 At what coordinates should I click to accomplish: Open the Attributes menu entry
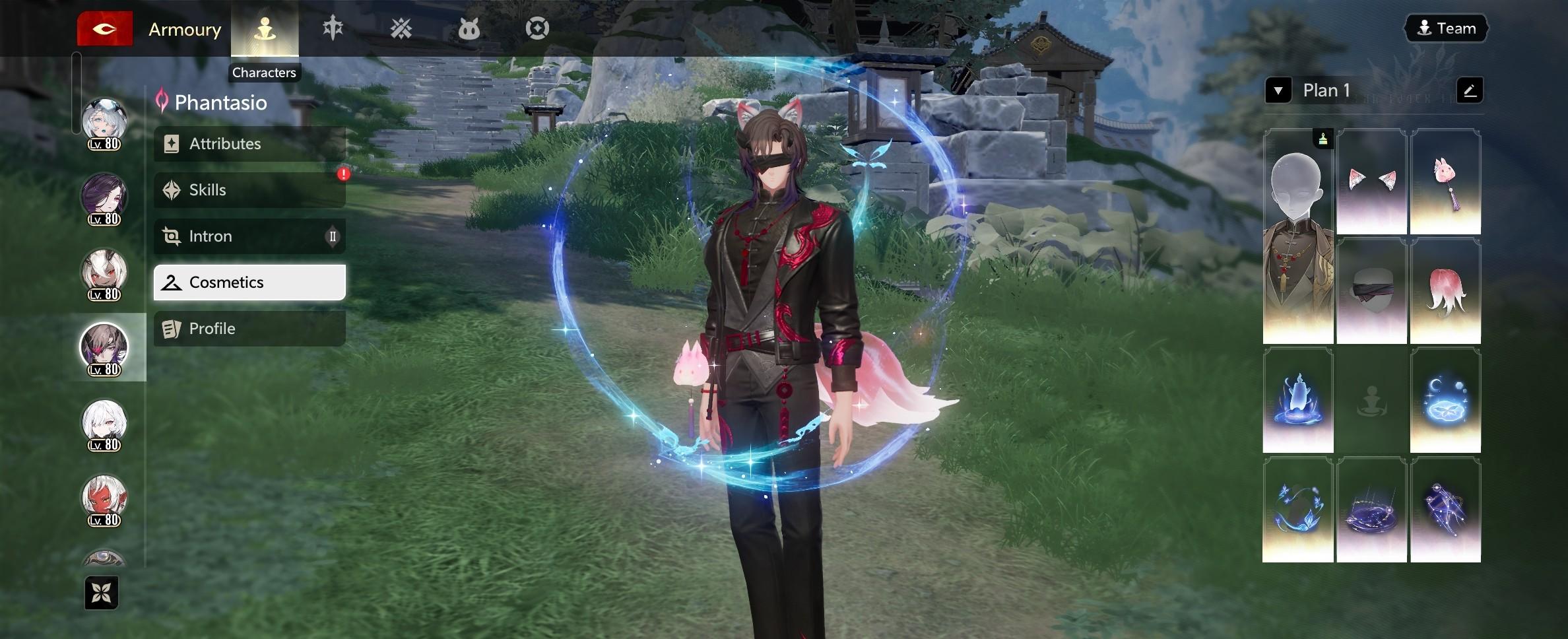coord(249,144)
